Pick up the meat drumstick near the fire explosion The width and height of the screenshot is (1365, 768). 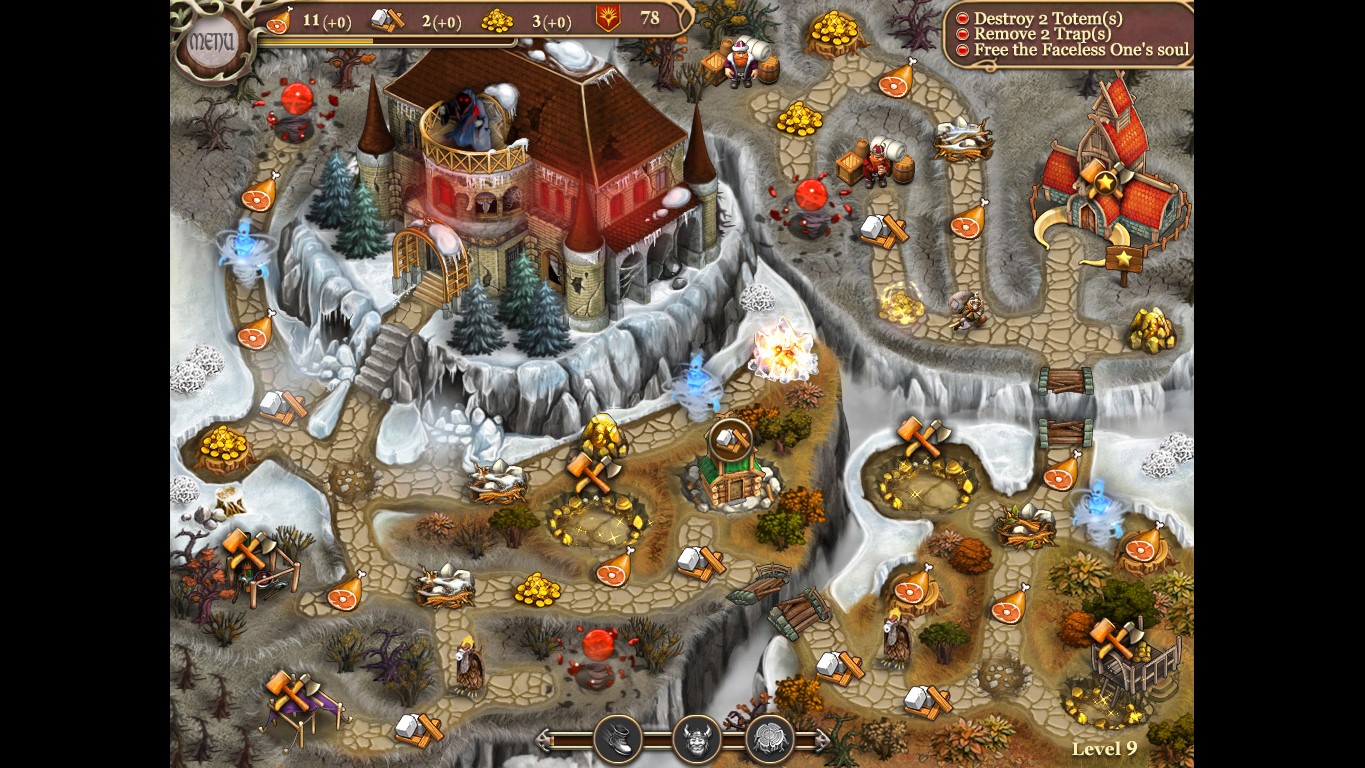tap(966, 223)
